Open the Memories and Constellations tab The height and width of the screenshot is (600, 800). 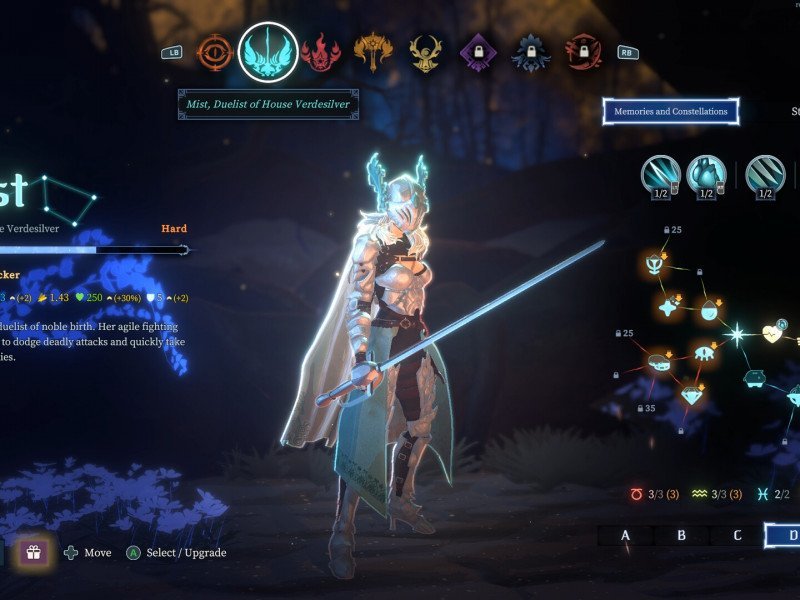[670, 111]
